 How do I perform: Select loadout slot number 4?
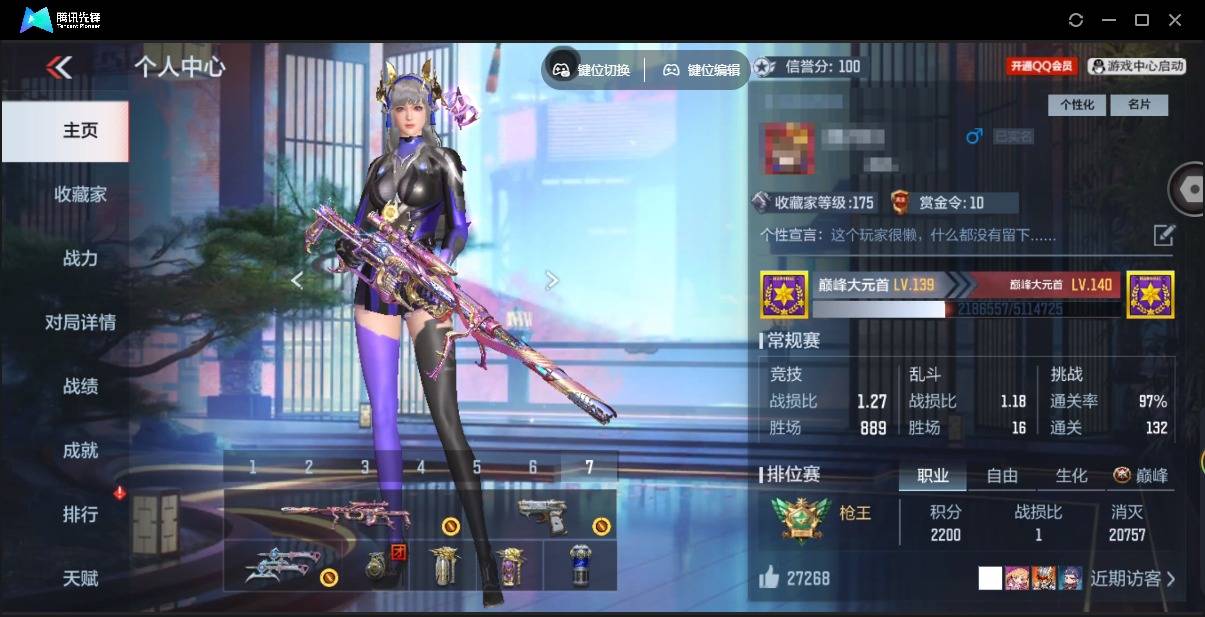click(x=421, y=467)
